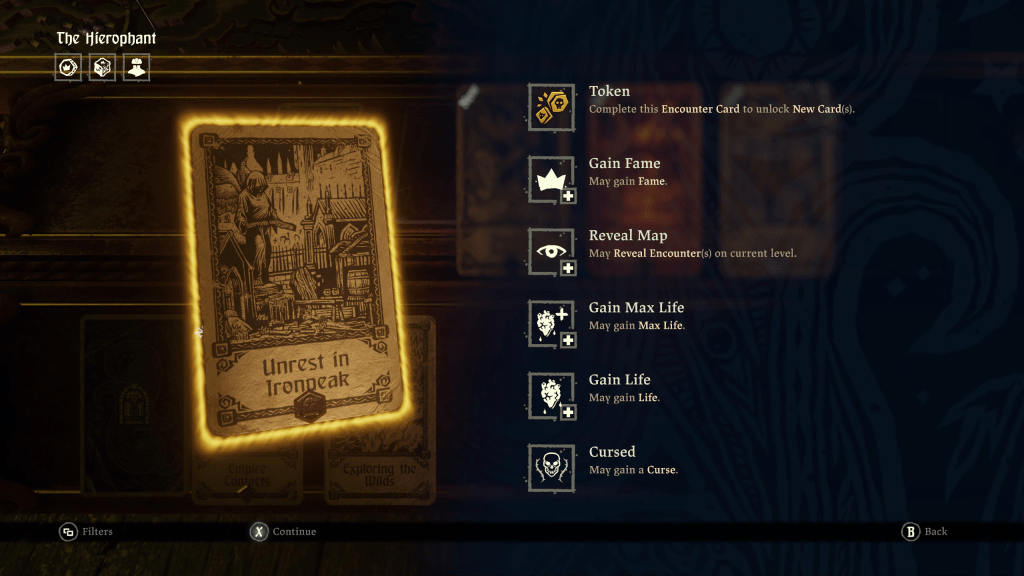Image resolution: width=1024 pixels, height=576 pixels.
Task: Select the Gain Fame crown icon
Action: (x=551, y=179)
